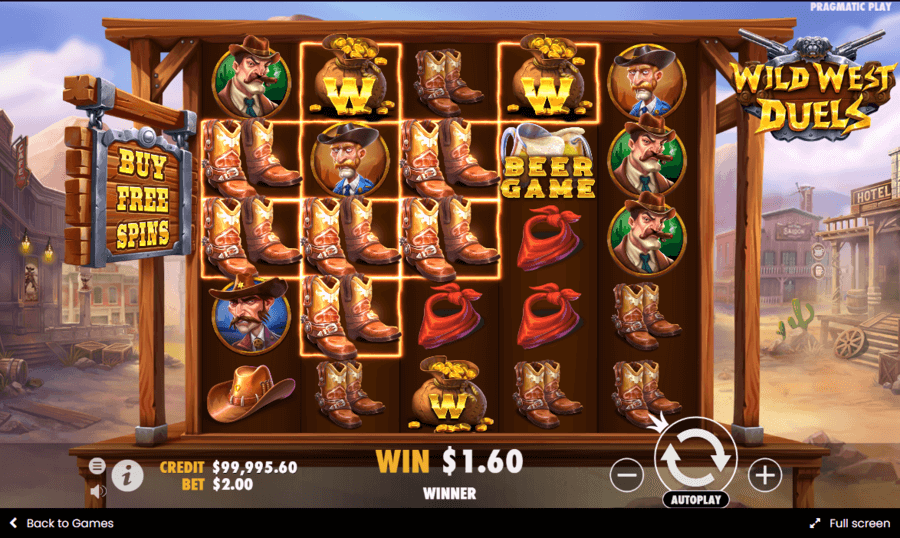Spin the reels with the circular arrow button
900x538 pixels.
(x=695, y=457)
